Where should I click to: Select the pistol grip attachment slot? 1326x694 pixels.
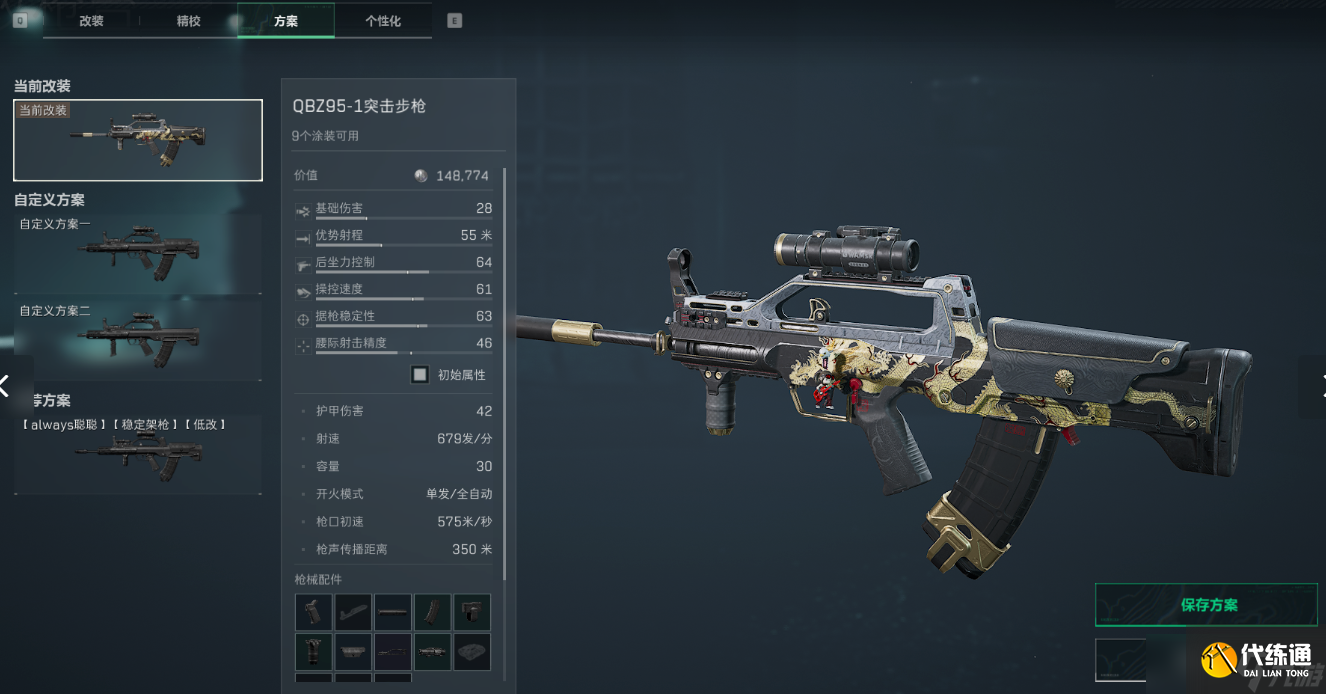pyautogui.click(x=313, y=612)
